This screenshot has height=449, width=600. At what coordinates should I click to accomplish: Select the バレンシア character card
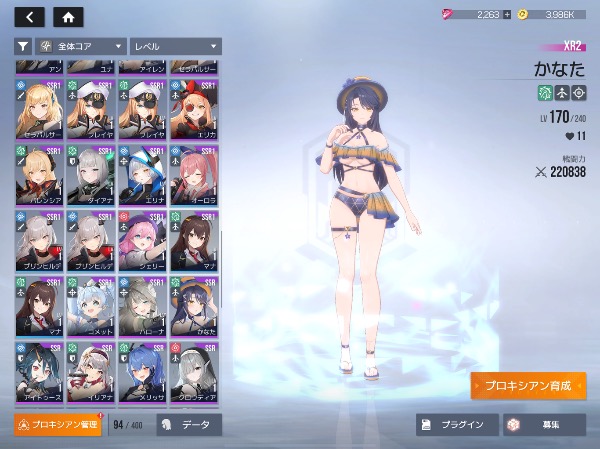tap(39, 175)
